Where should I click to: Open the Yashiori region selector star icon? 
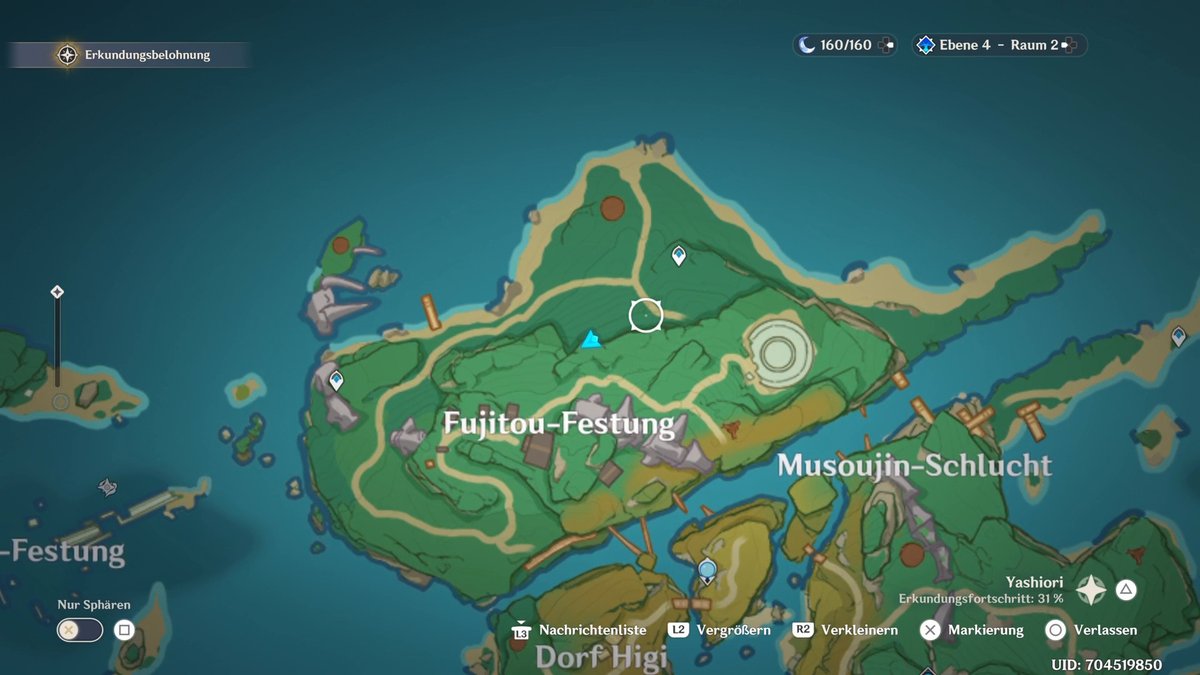[x=1090, y=590]
